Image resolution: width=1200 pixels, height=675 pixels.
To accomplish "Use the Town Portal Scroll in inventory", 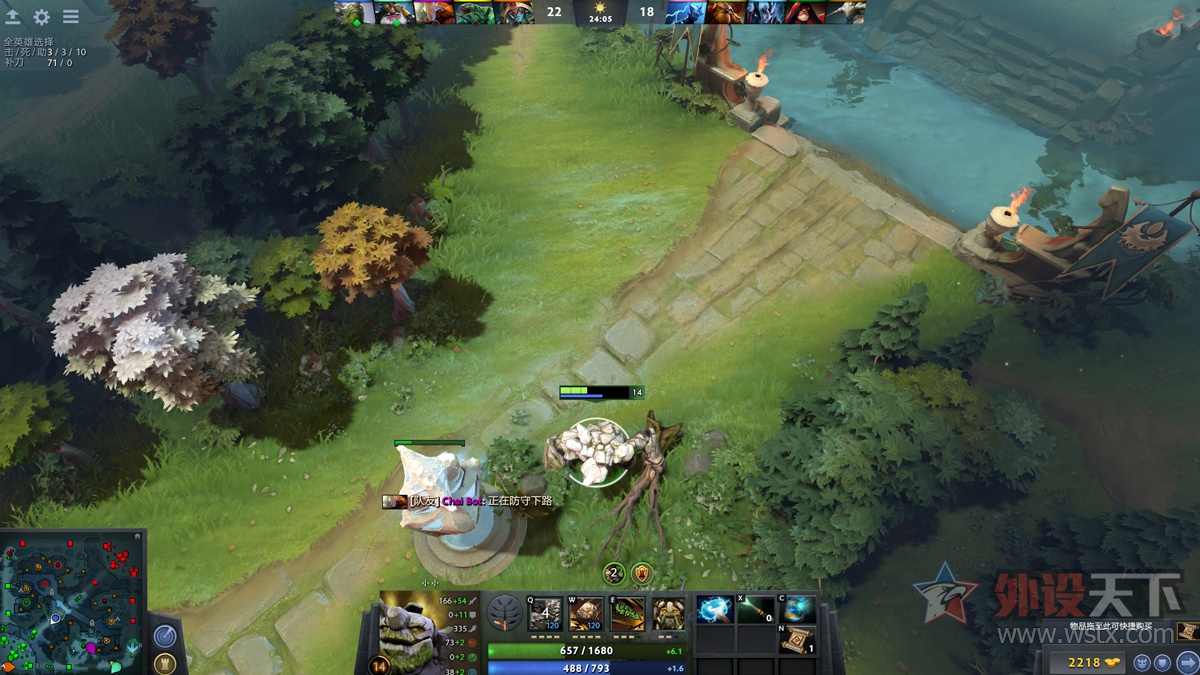I will (x=798, y=640).
